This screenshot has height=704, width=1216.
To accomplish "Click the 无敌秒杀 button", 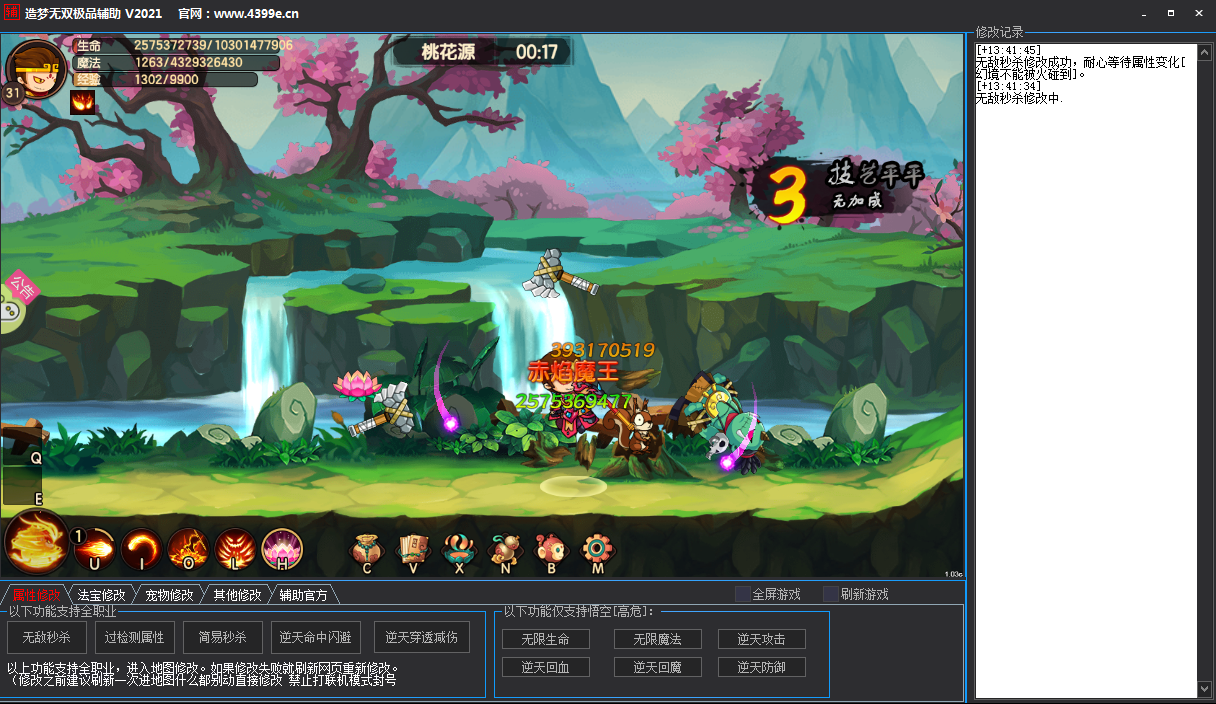I will point(47,637).
